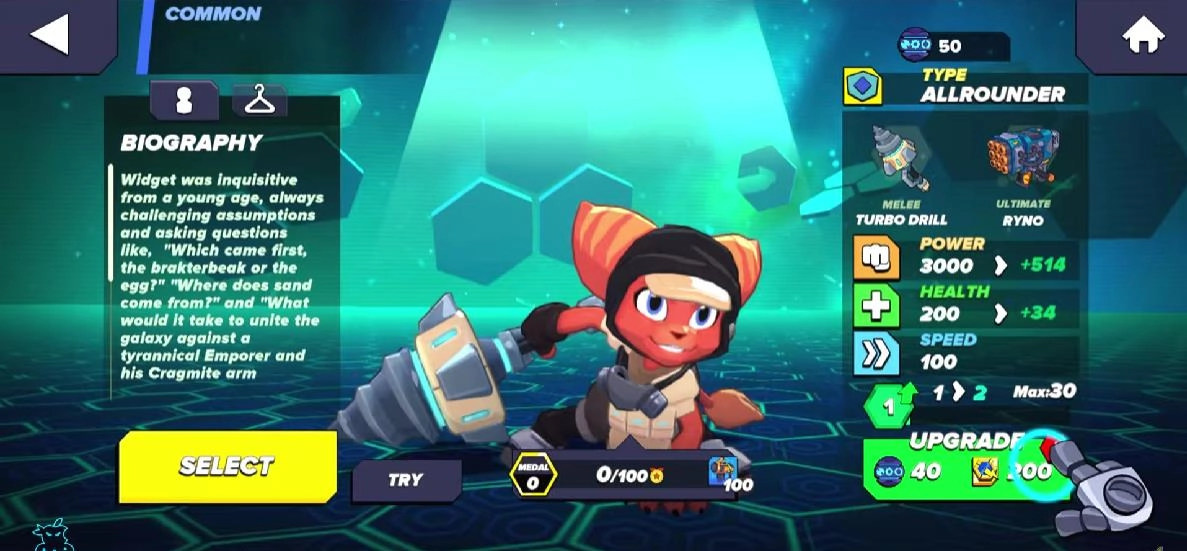Switch to the Biography profile tab
The height and width of the screenshot is (551, 1187).
tap(183, 100)
